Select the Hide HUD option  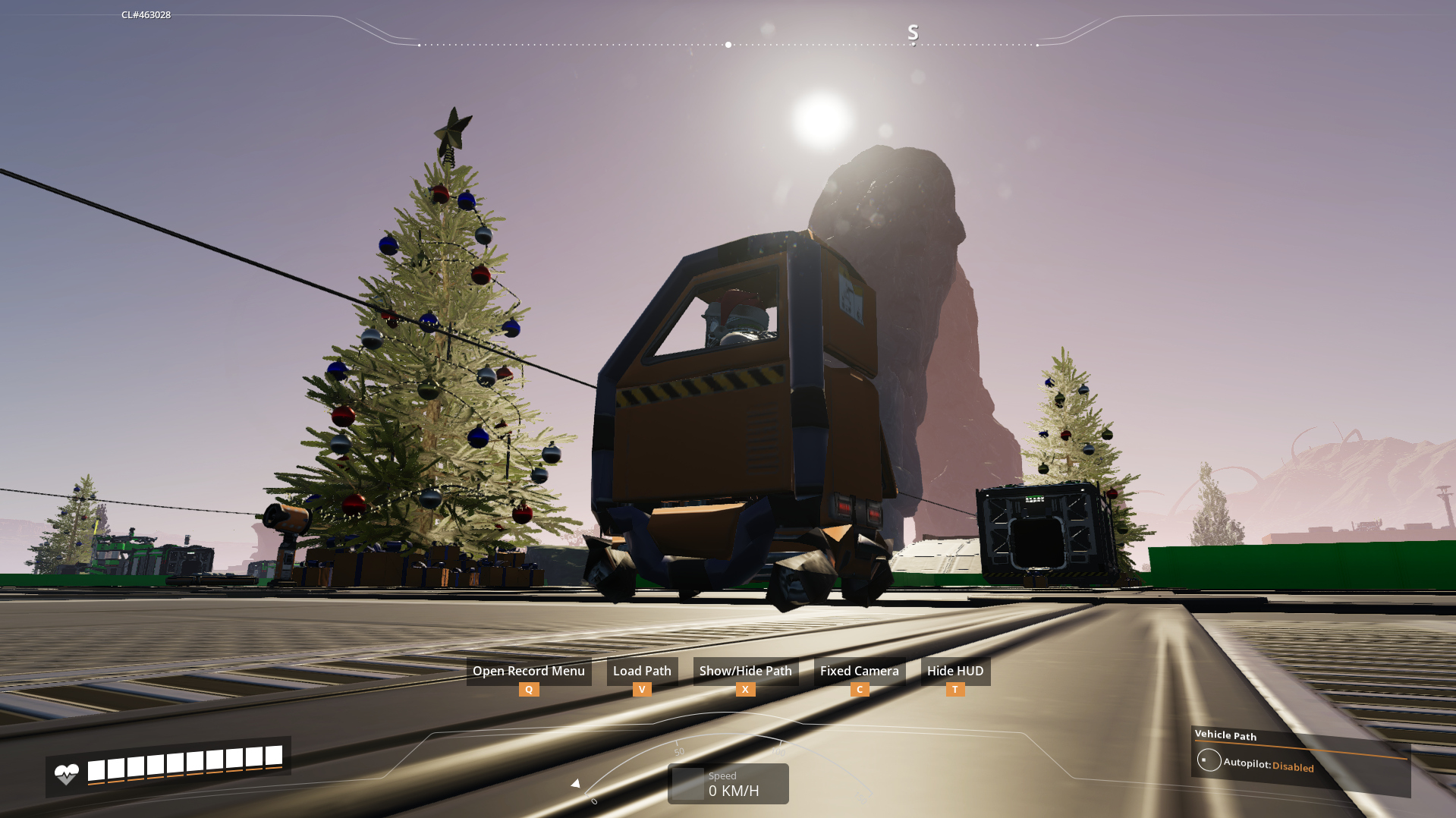coord(954,672)
